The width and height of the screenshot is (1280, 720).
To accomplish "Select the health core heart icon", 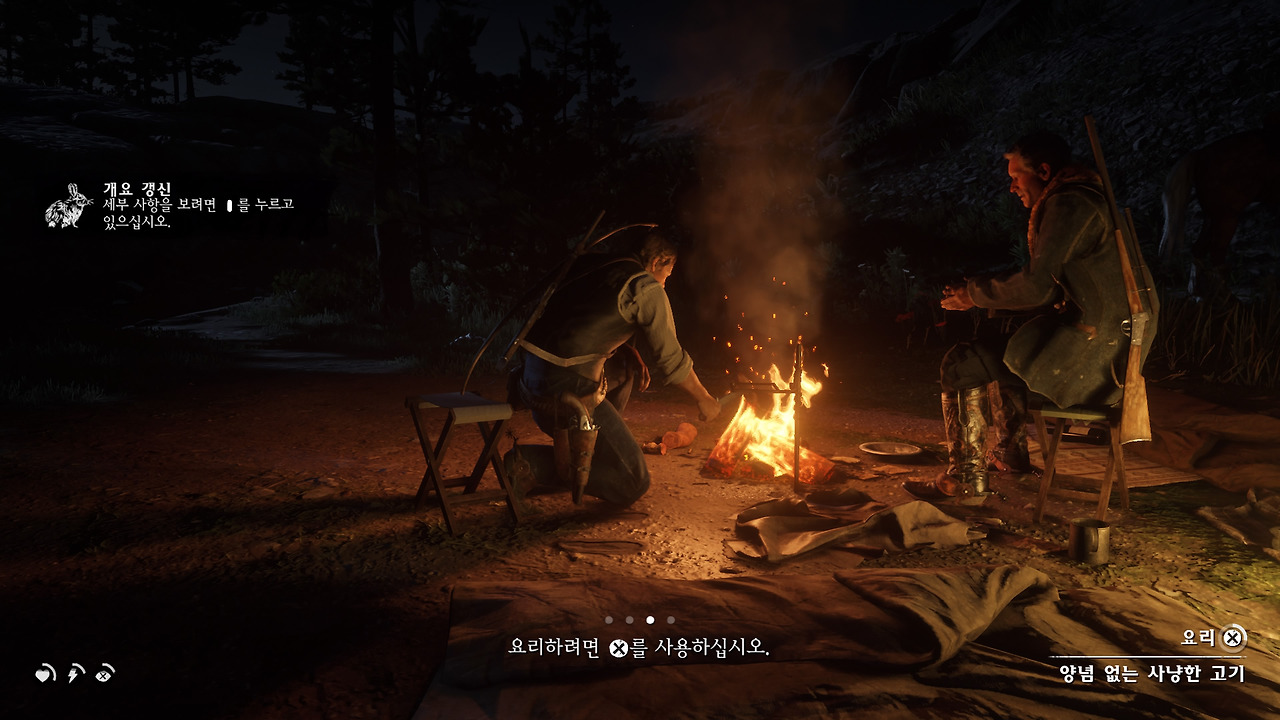I will pos(43,676).
